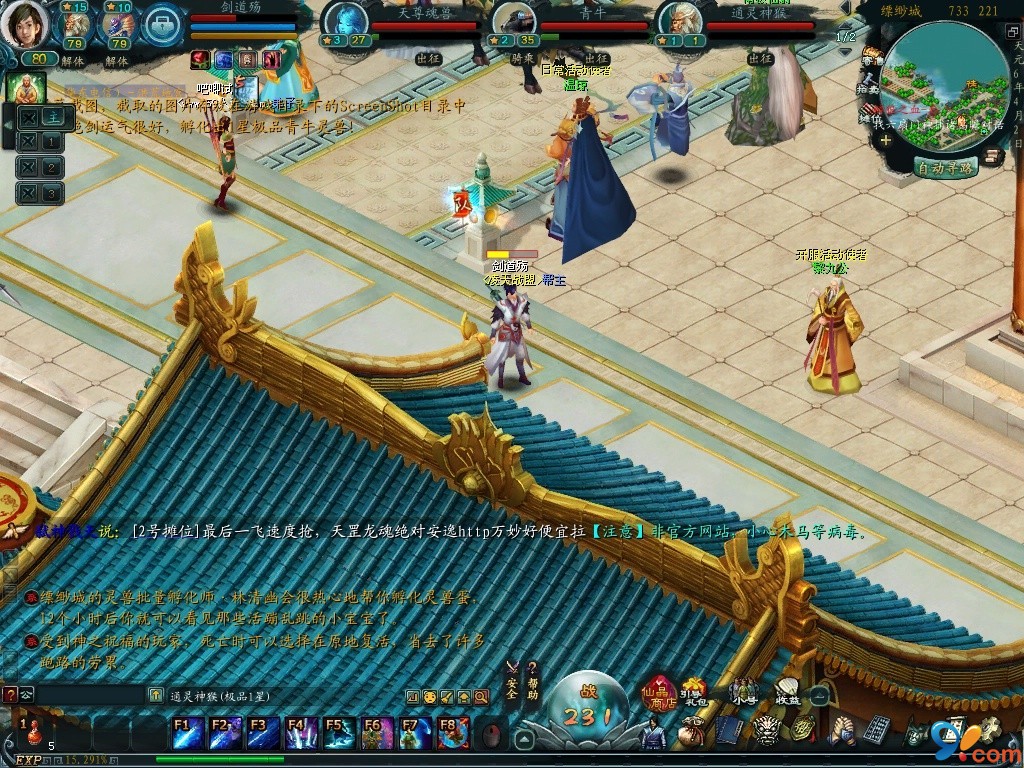This screenshot has height=768, width=1024.
Task: Open the round lock icon button
Action: pyautogui.click(x=161, y=26)
